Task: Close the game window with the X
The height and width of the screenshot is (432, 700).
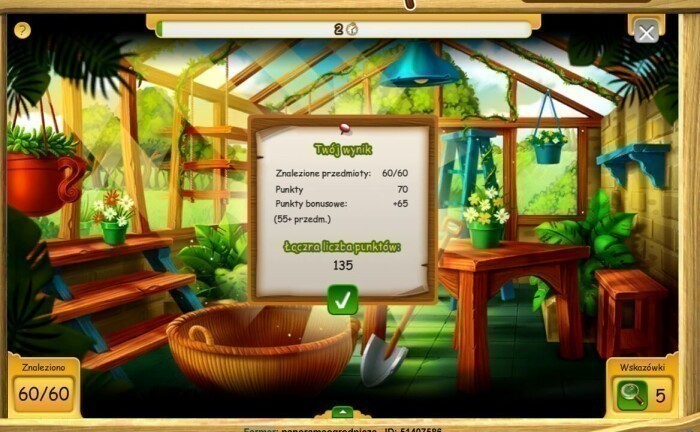Action: pos(646,33)
